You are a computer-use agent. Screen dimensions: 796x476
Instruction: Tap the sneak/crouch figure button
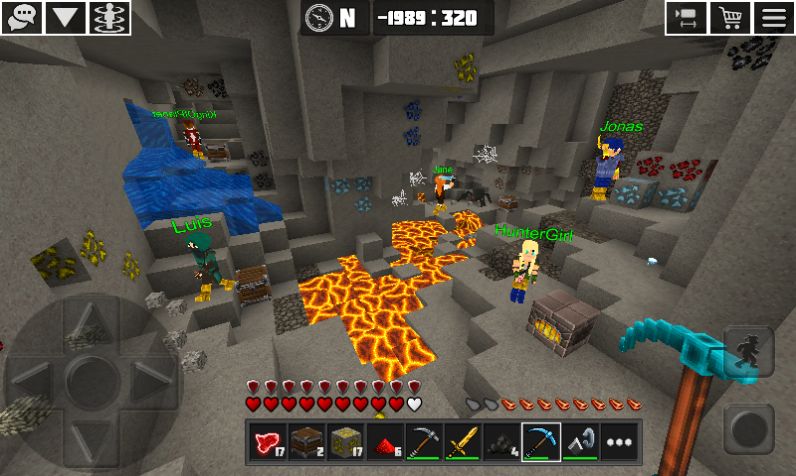click(x=748, y=353)
